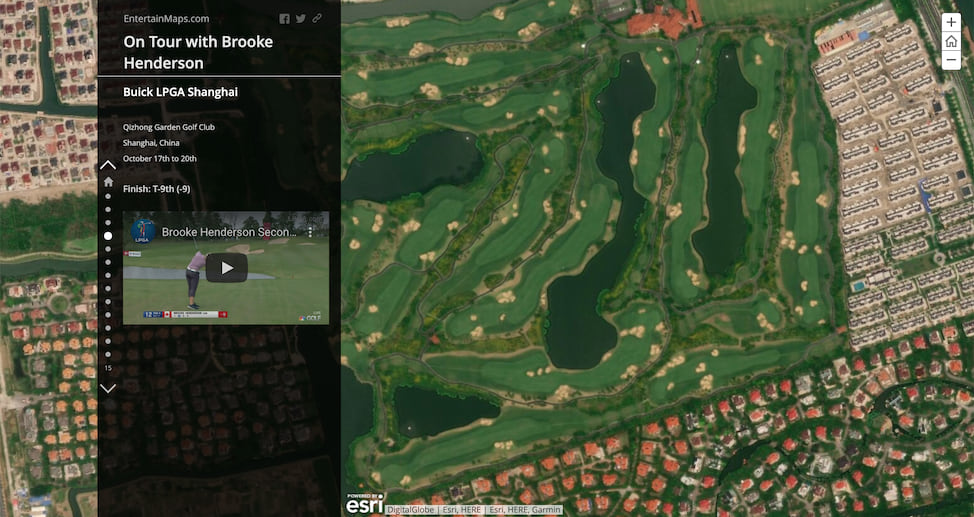Zoom out on the map
Viewport: 974px width, 517px height.
click(951, 60)
